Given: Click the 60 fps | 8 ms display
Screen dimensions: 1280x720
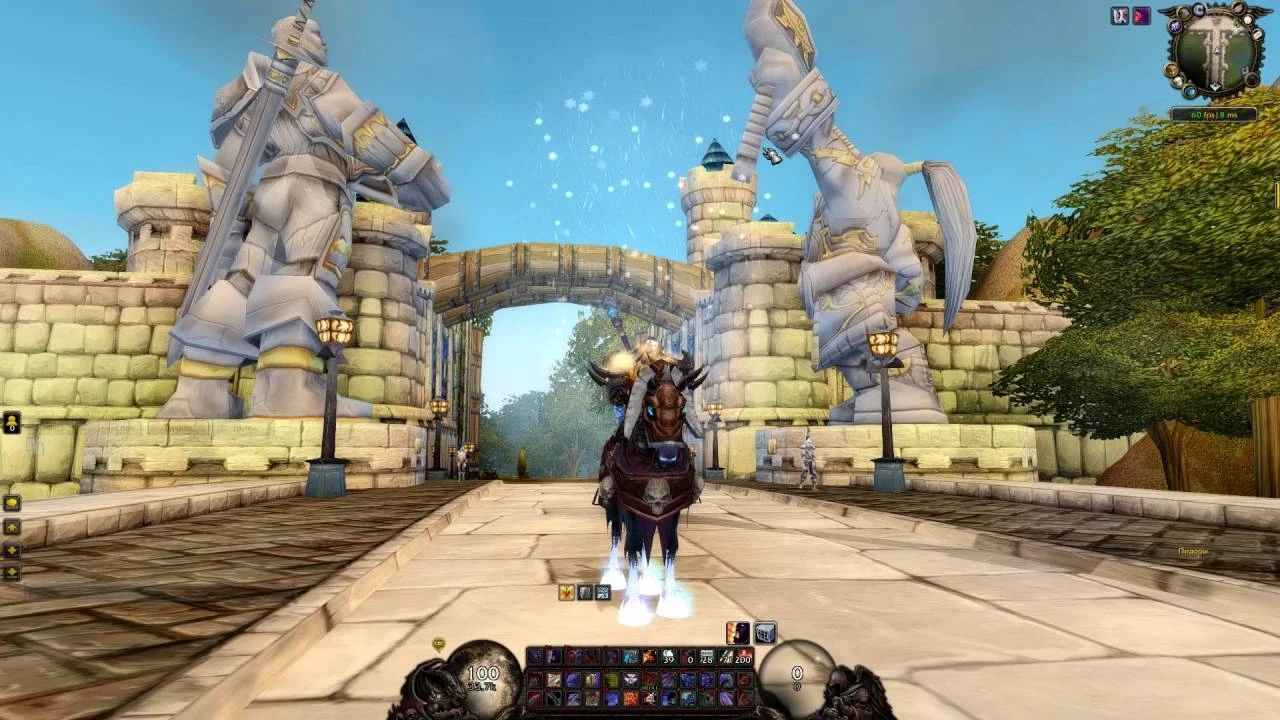Looking at the screenshot, I should 1215,114.
